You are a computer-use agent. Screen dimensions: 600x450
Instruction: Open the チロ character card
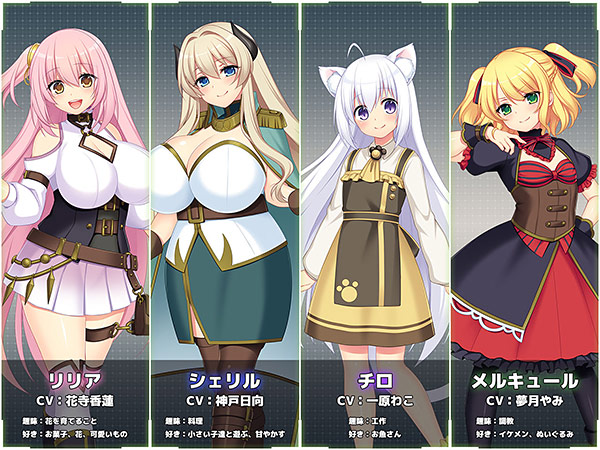(375, 225)
